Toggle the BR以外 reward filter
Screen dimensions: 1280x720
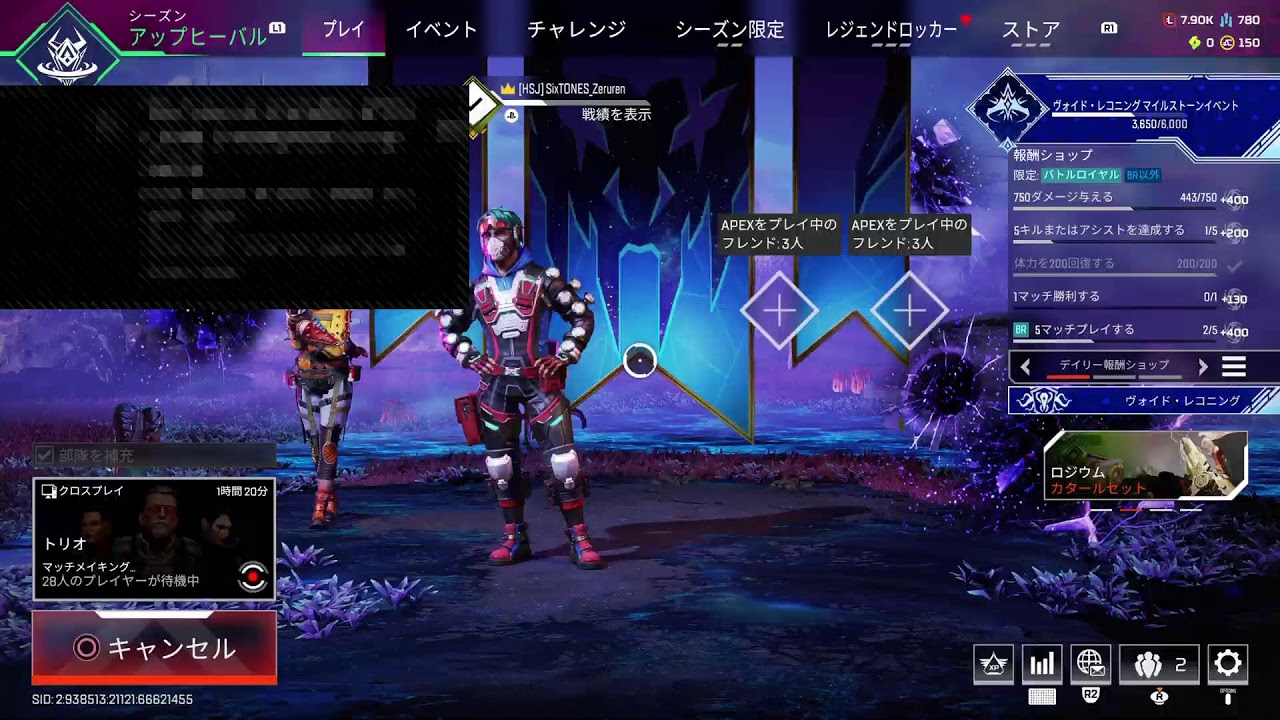point(1143,173)
